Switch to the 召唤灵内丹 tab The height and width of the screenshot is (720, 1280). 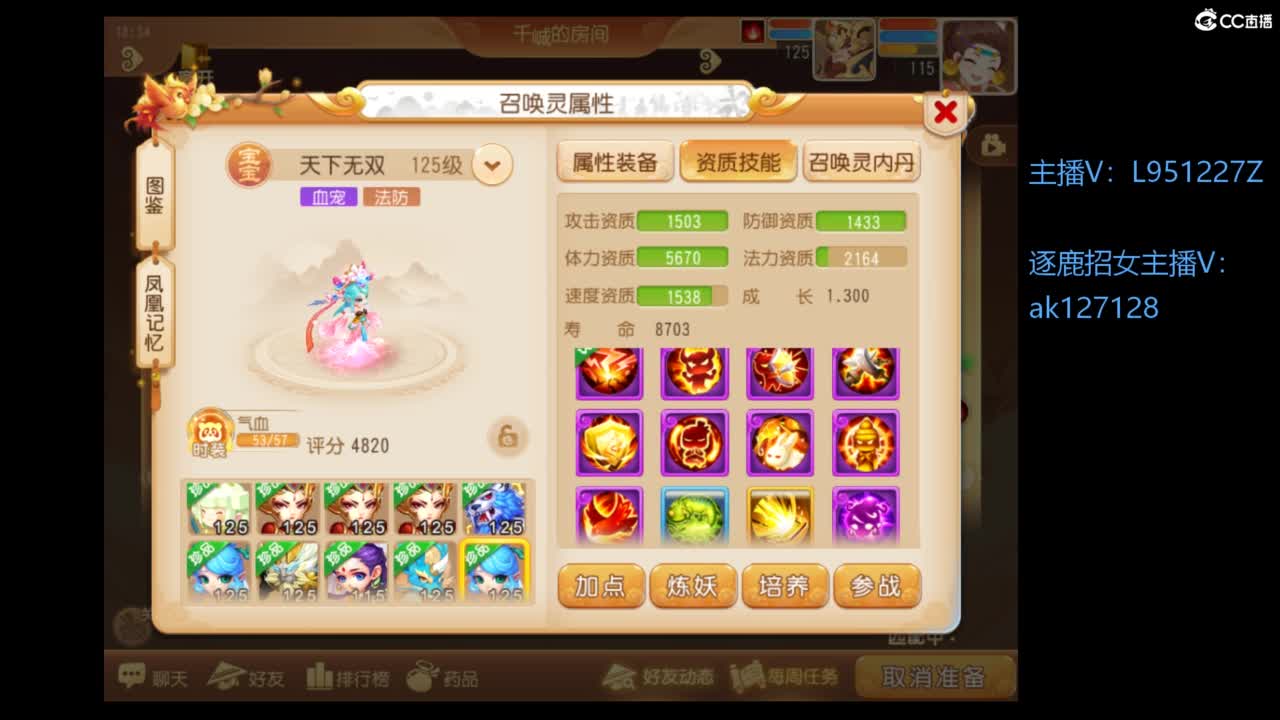pyautogui.click(x=860, y=163)
